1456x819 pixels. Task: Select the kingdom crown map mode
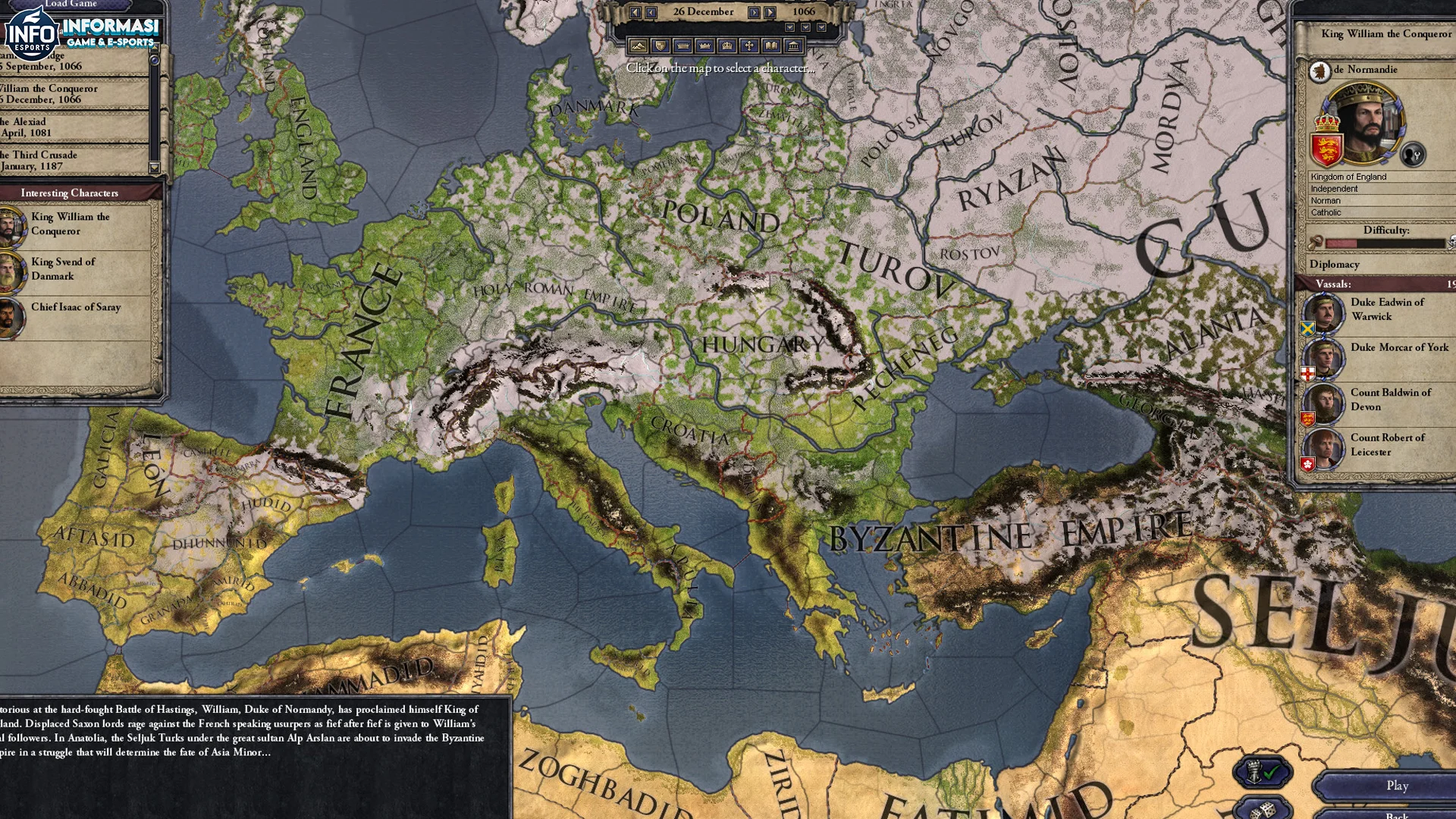726,45
